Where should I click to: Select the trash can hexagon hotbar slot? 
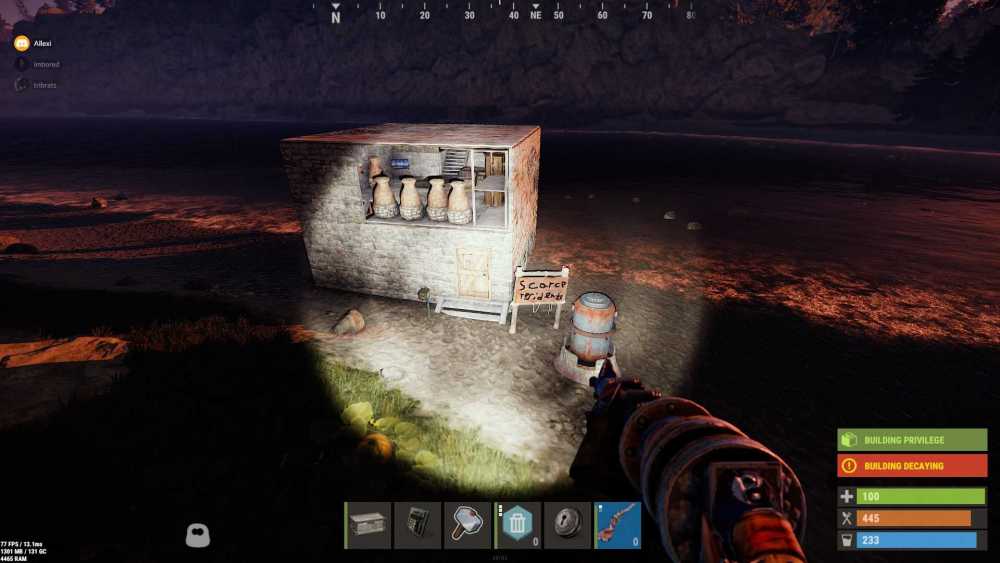tap(518, 525)
